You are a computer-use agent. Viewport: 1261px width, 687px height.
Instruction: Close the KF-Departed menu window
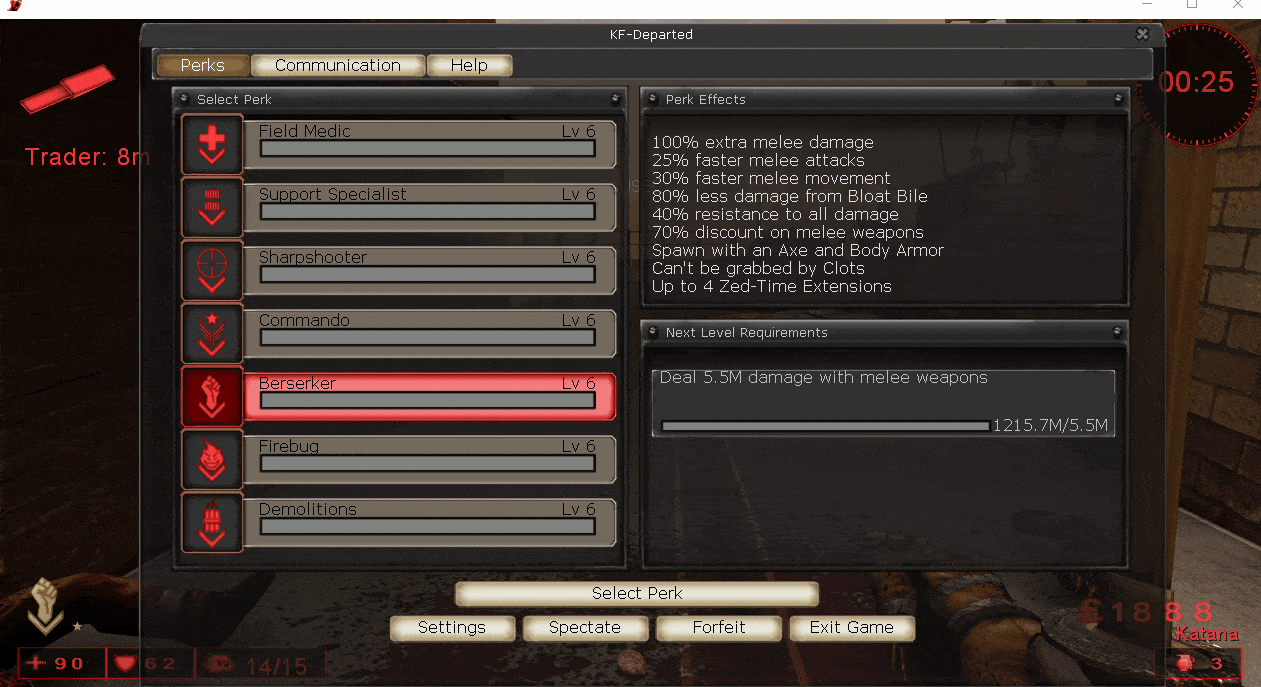click(1143, 34)
